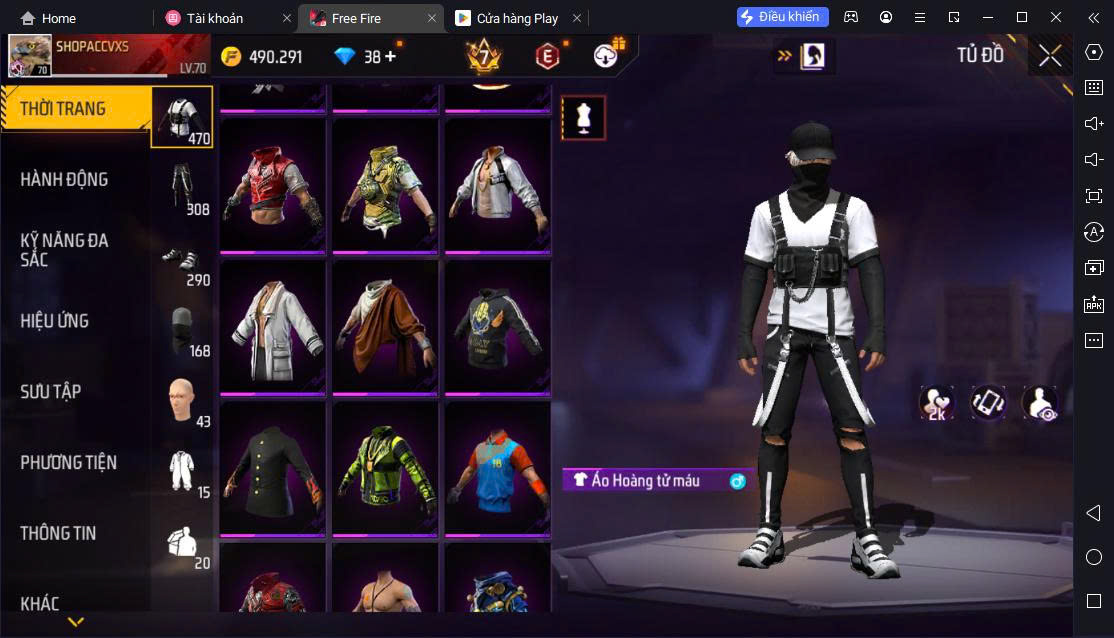
Task: Select the red vest outfit top
Action: coord(273,186)
